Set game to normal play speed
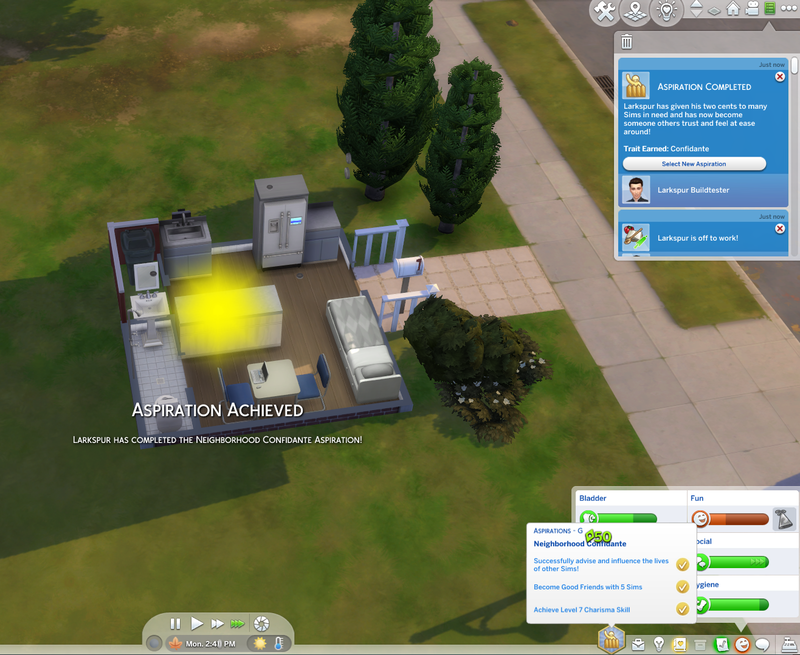The image size is (800, 655). coord(197,623)
